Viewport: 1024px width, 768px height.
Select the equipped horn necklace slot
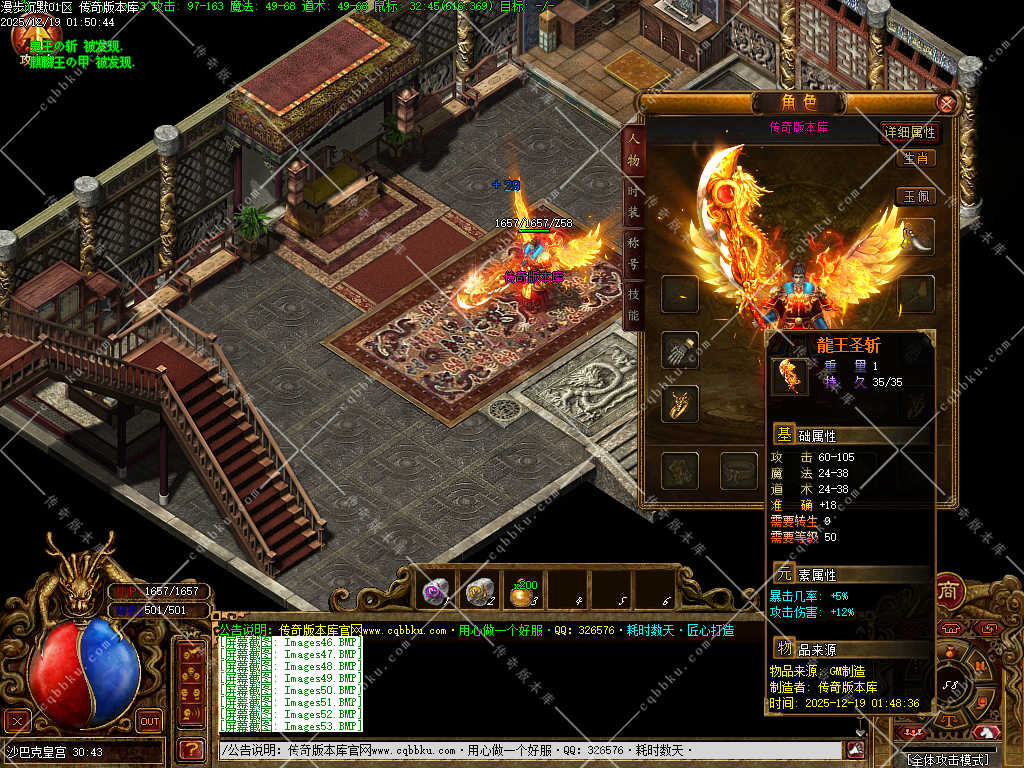(917, 238)
